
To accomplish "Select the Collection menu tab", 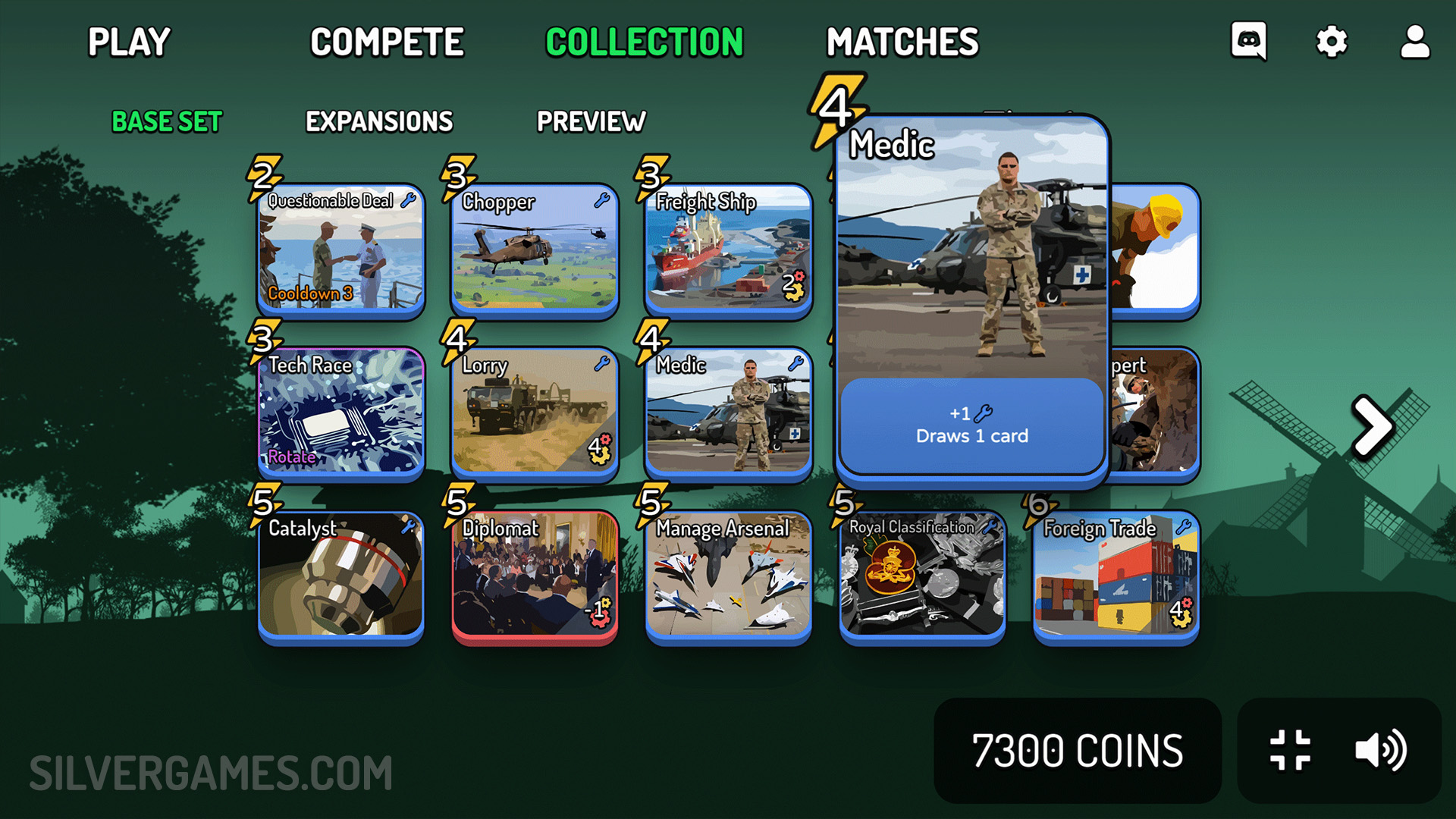I will point(645,42).
